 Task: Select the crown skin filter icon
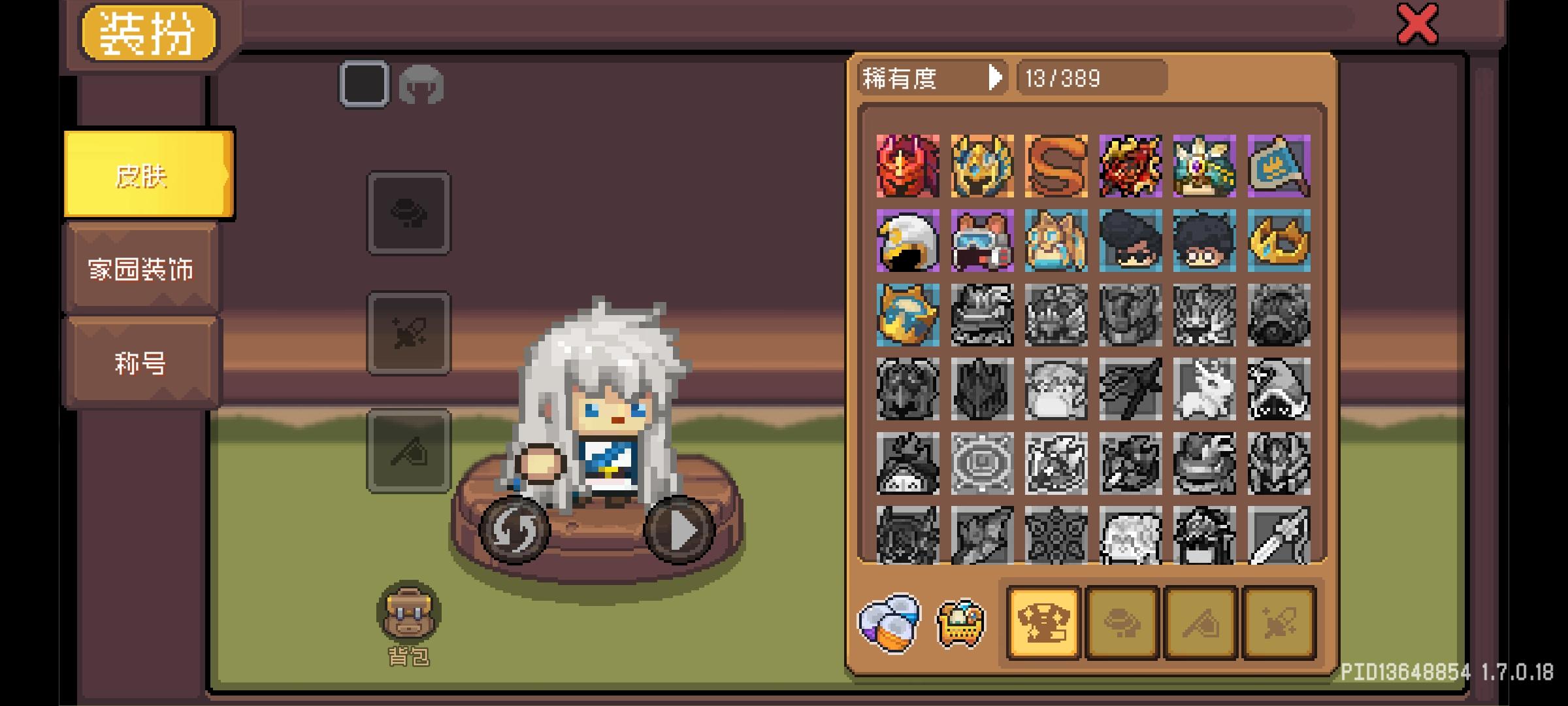(1043, 622)
